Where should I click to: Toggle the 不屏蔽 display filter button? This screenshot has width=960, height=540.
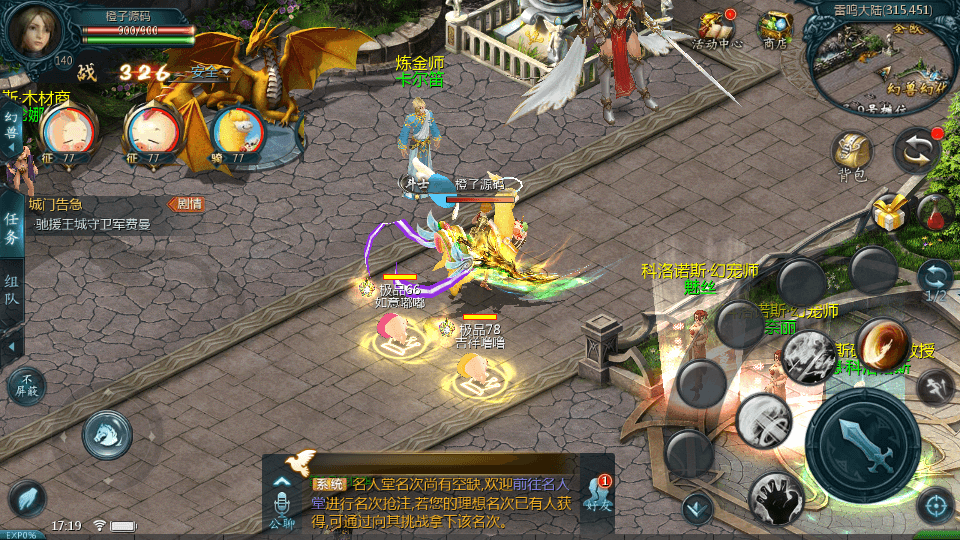(x=26, y=385)
